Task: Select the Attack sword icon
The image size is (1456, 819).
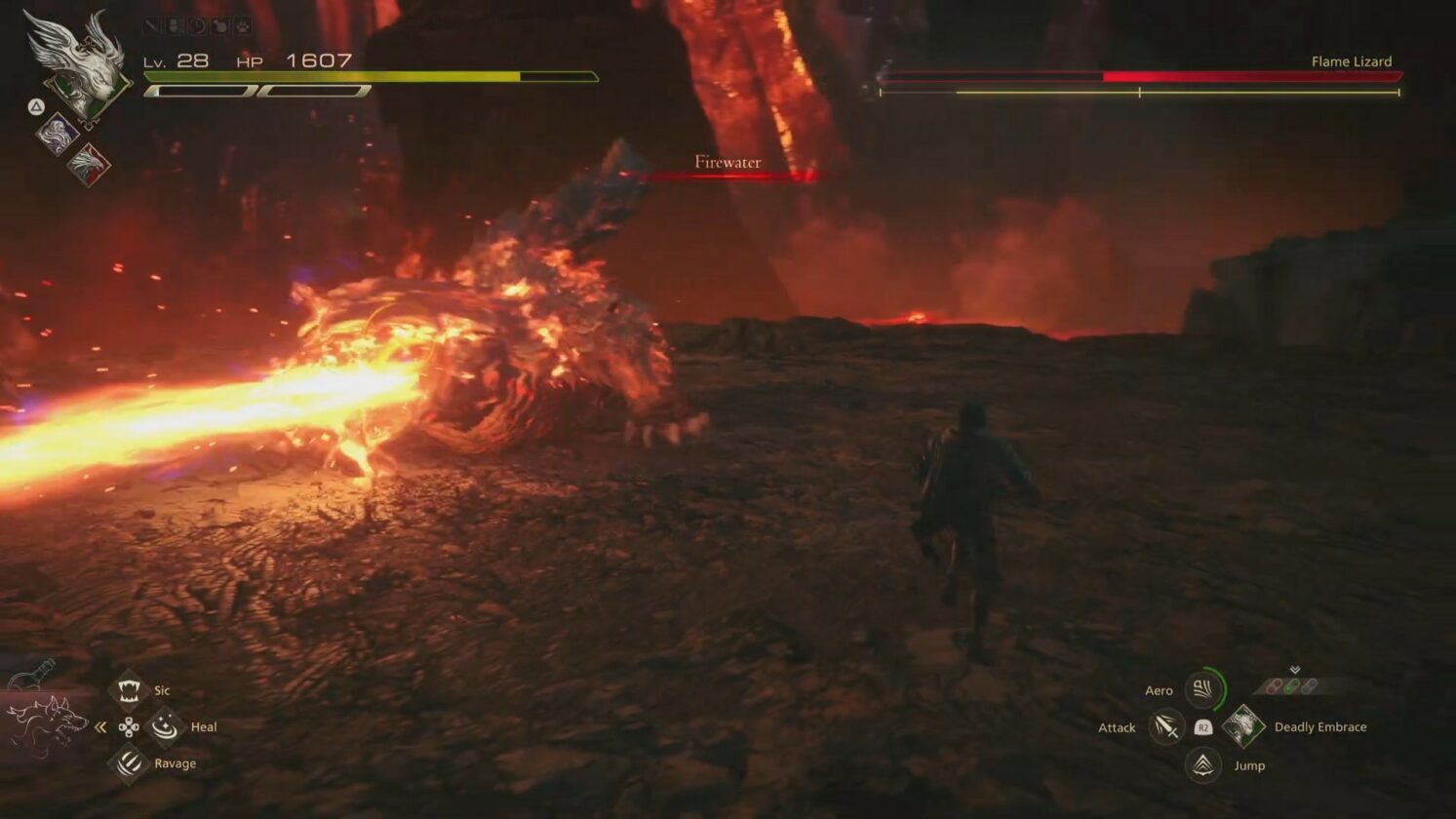Action: coord(1167,726)
